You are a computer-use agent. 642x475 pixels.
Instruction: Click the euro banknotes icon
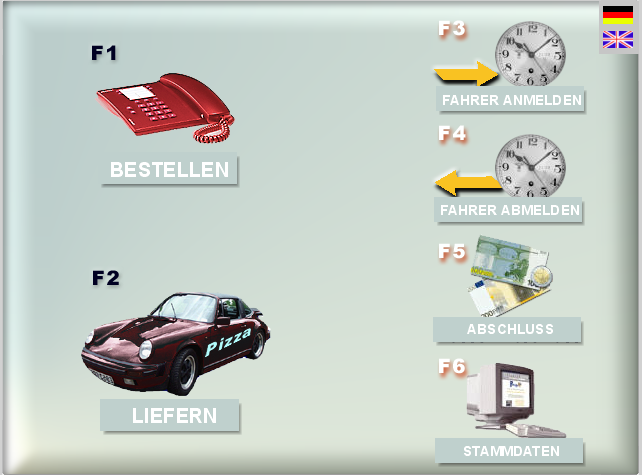coord(510,278)
